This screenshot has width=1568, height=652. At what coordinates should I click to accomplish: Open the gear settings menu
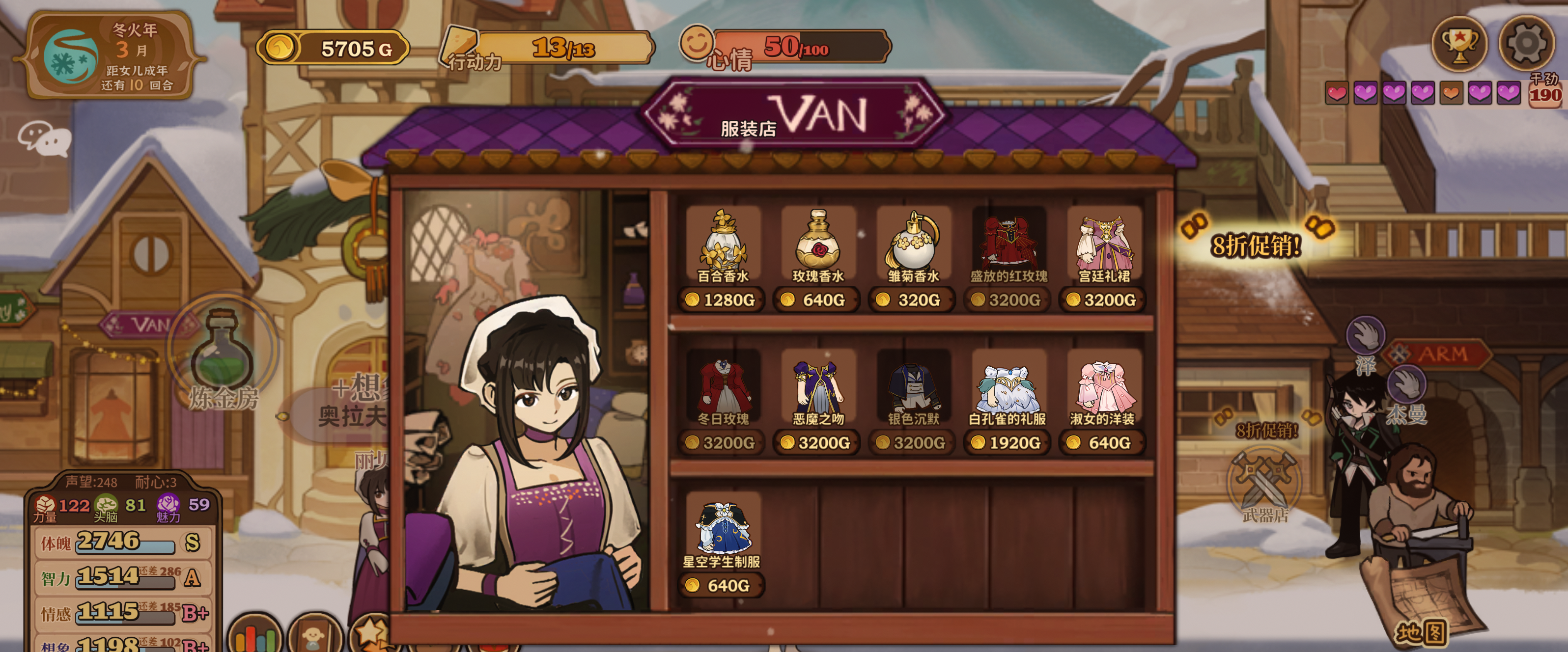click(1525, 44)
